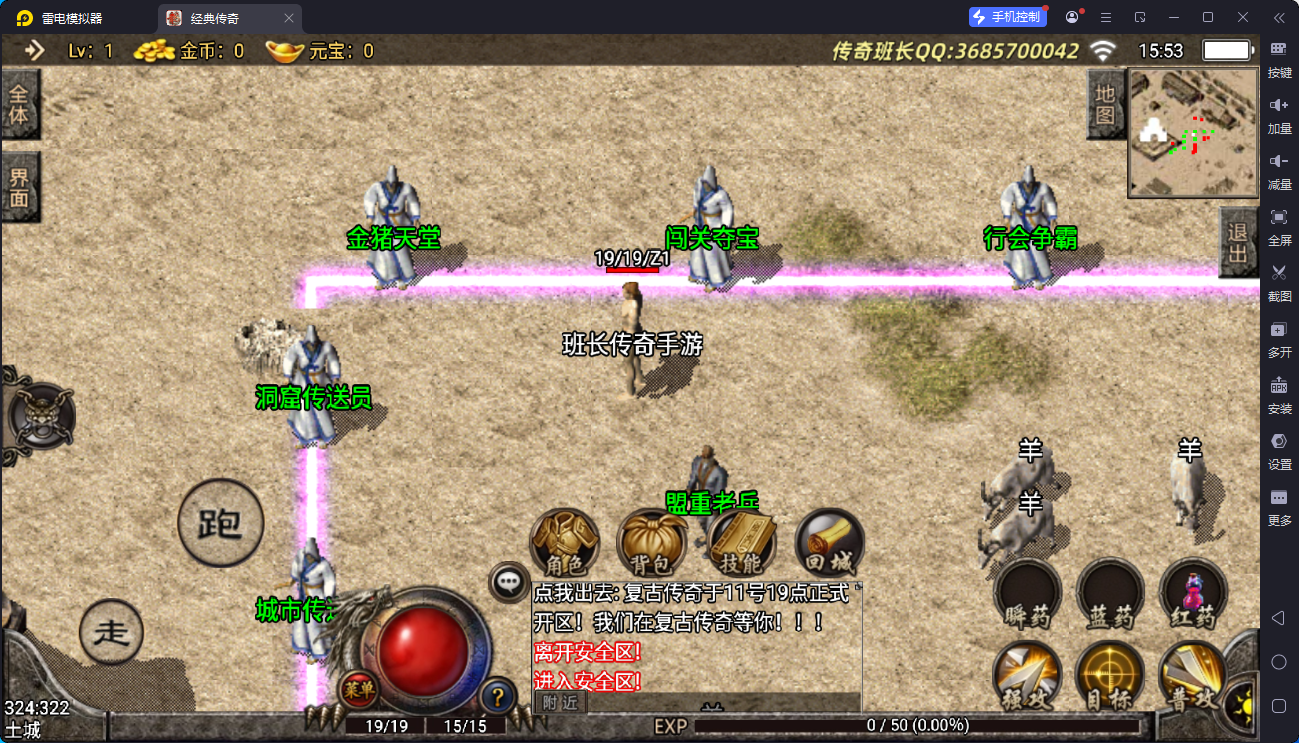This screenshot has width=1299, height=743.
Task: Select the 瞬药 instant potion slot
Action: point(1027,595)
